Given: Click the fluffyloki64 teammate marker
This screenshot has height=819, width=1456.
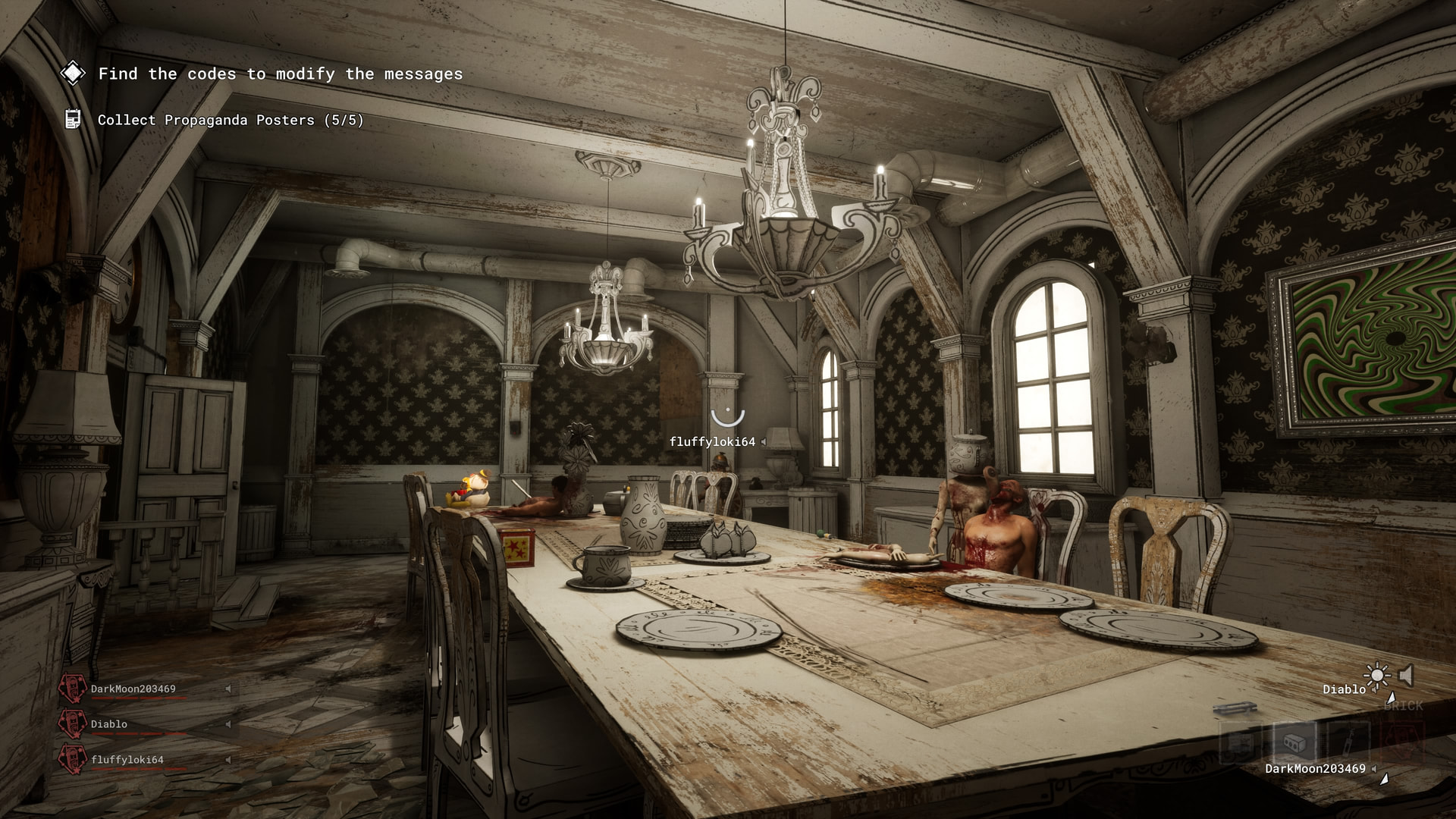Looking at the screenshot, I should click(x=727, y=419).
